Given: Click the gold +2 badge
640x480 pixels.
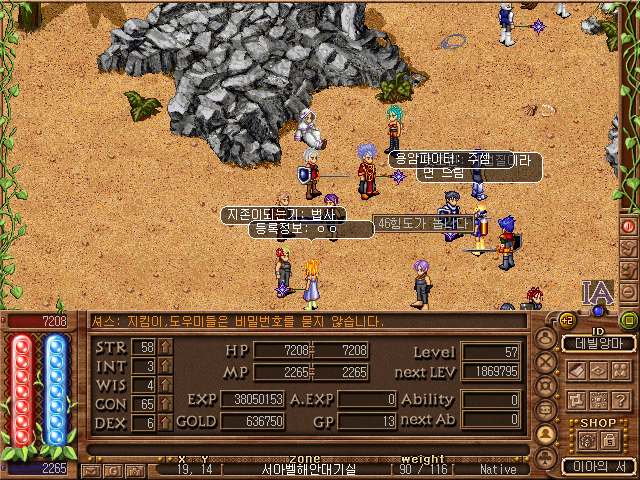Looking at the screenshot, I should (565, 320).
